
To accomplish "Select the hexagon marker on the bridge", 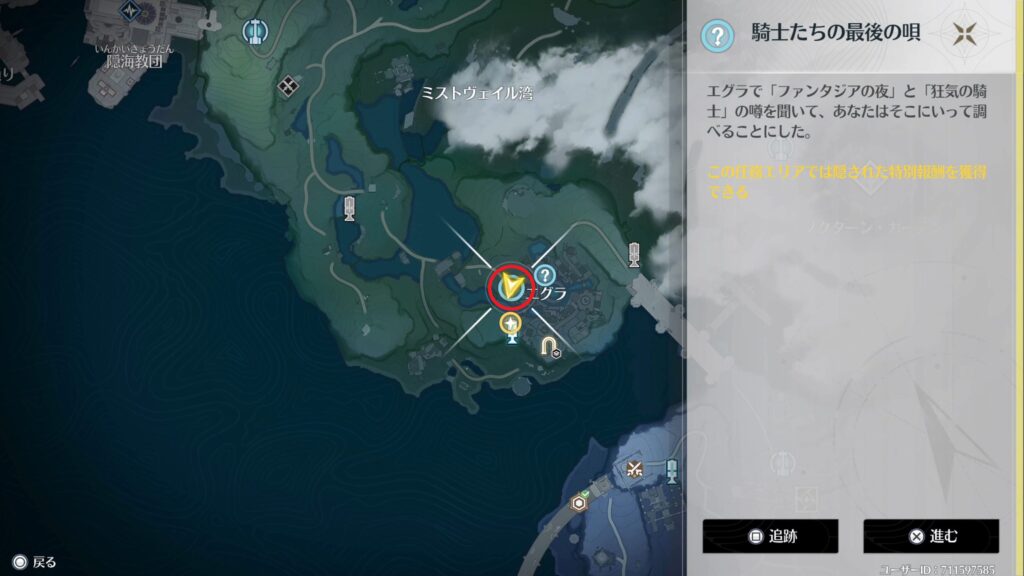I will tap(578, 502).
